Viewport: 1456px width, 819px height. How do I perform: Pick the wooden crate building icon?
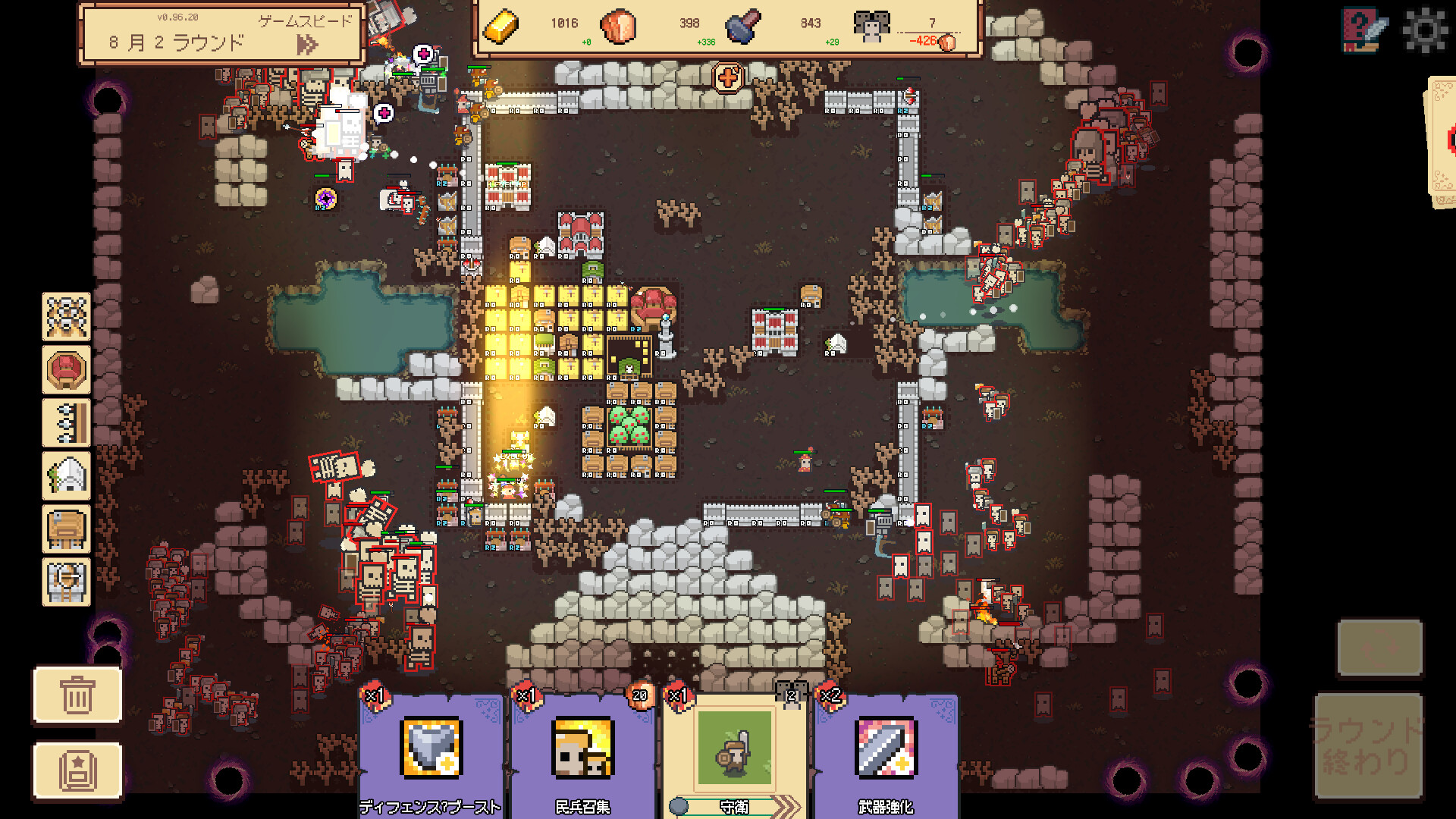click(67, 529)
